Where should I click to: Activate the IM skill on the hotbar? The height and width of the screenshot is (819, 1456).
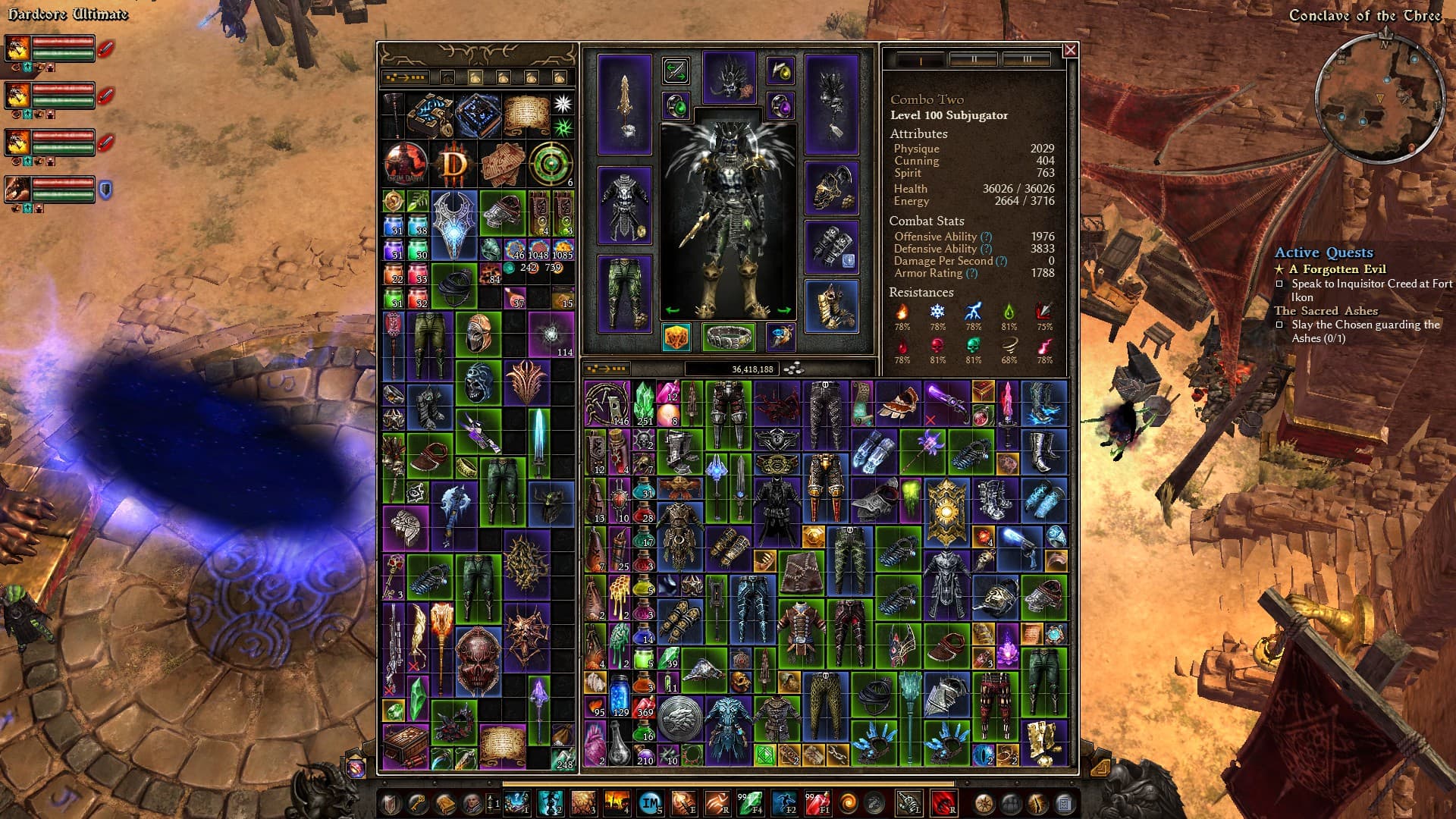pyautogui.click(x=650, y=803)
